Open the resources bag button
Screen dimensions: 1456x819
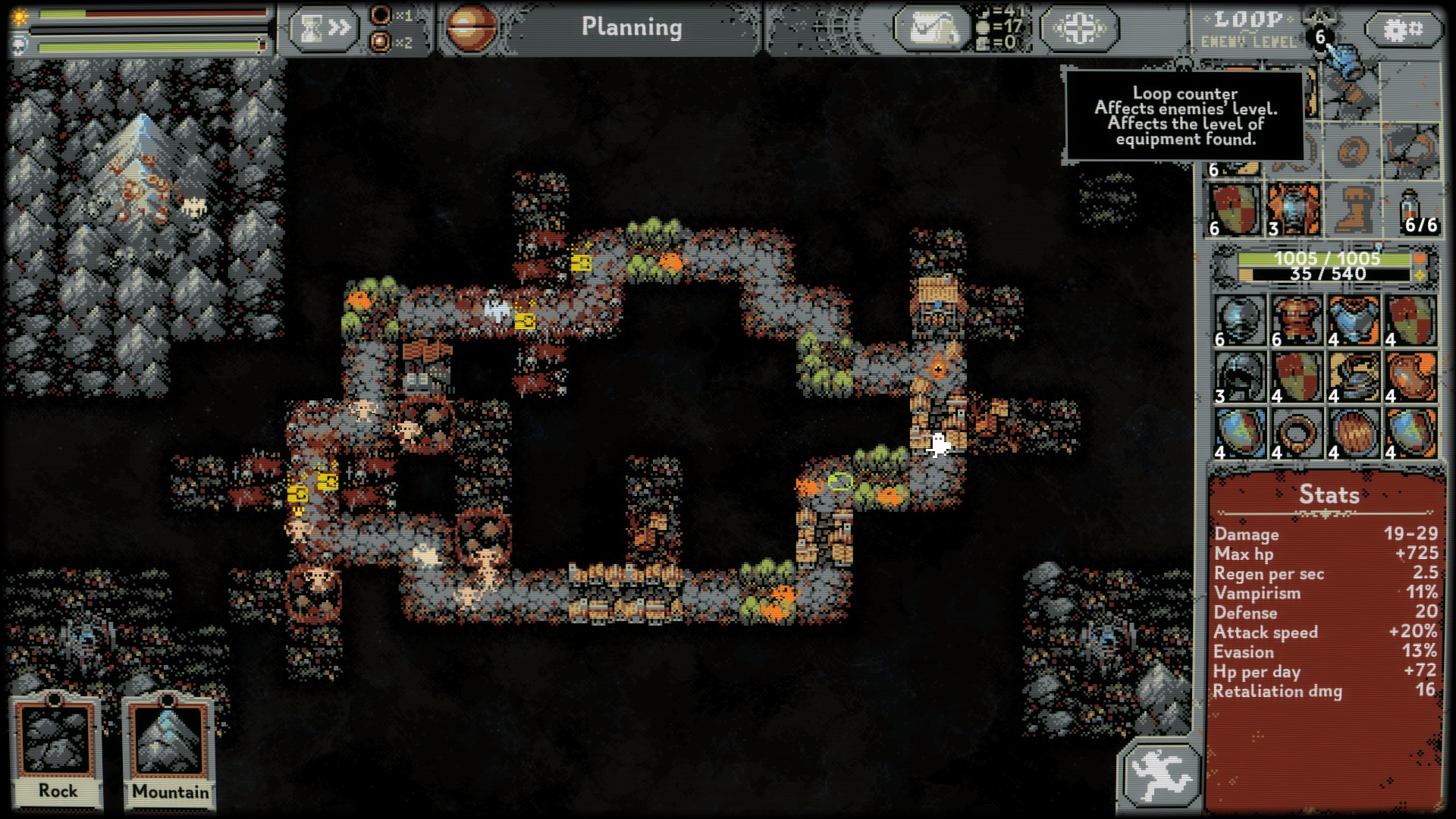pos(932,29)
